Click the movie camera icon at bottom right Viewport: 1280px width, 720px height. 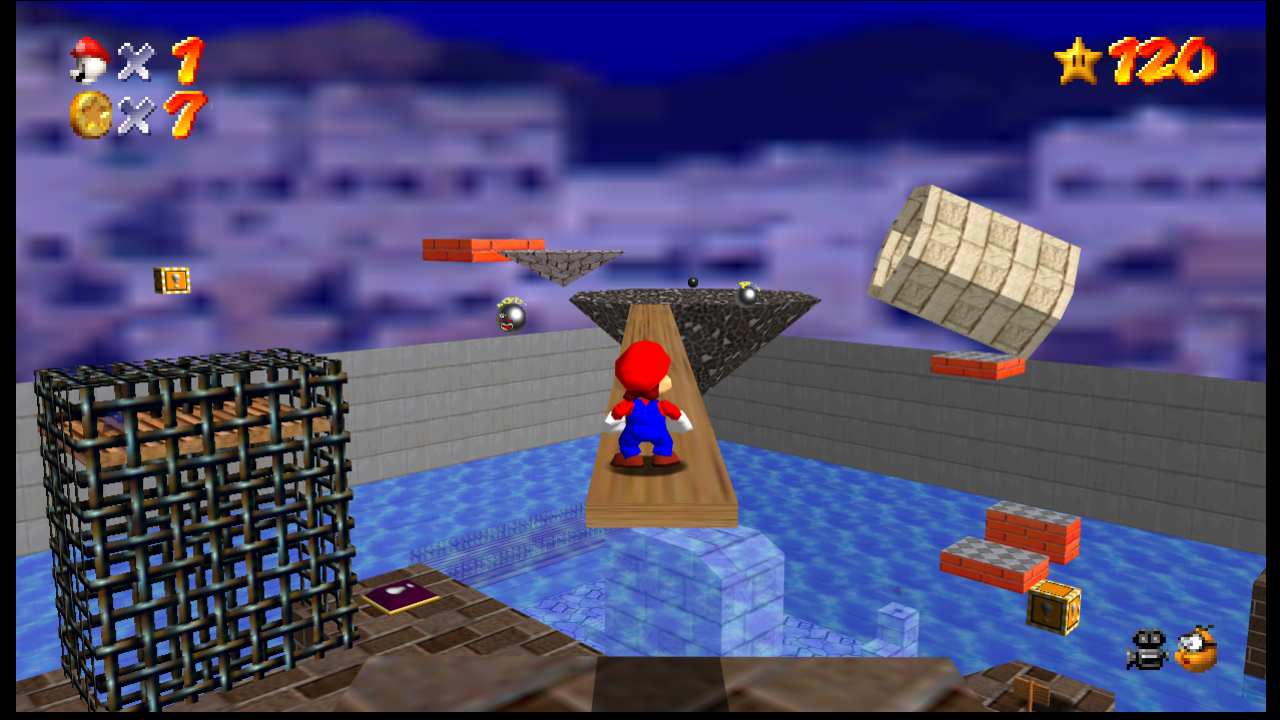point(1147,650)
